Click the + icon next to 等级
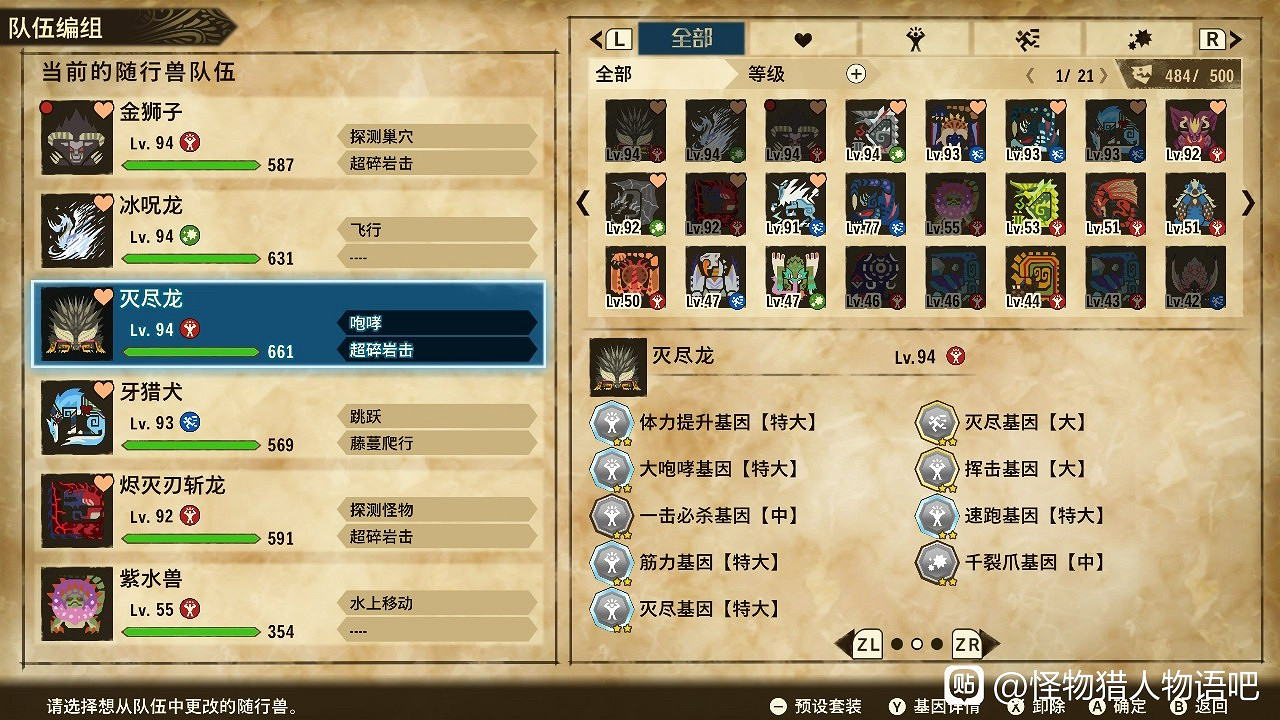Image resolution: width=1280 pixels, height=720 pixels. click(855, 73)
